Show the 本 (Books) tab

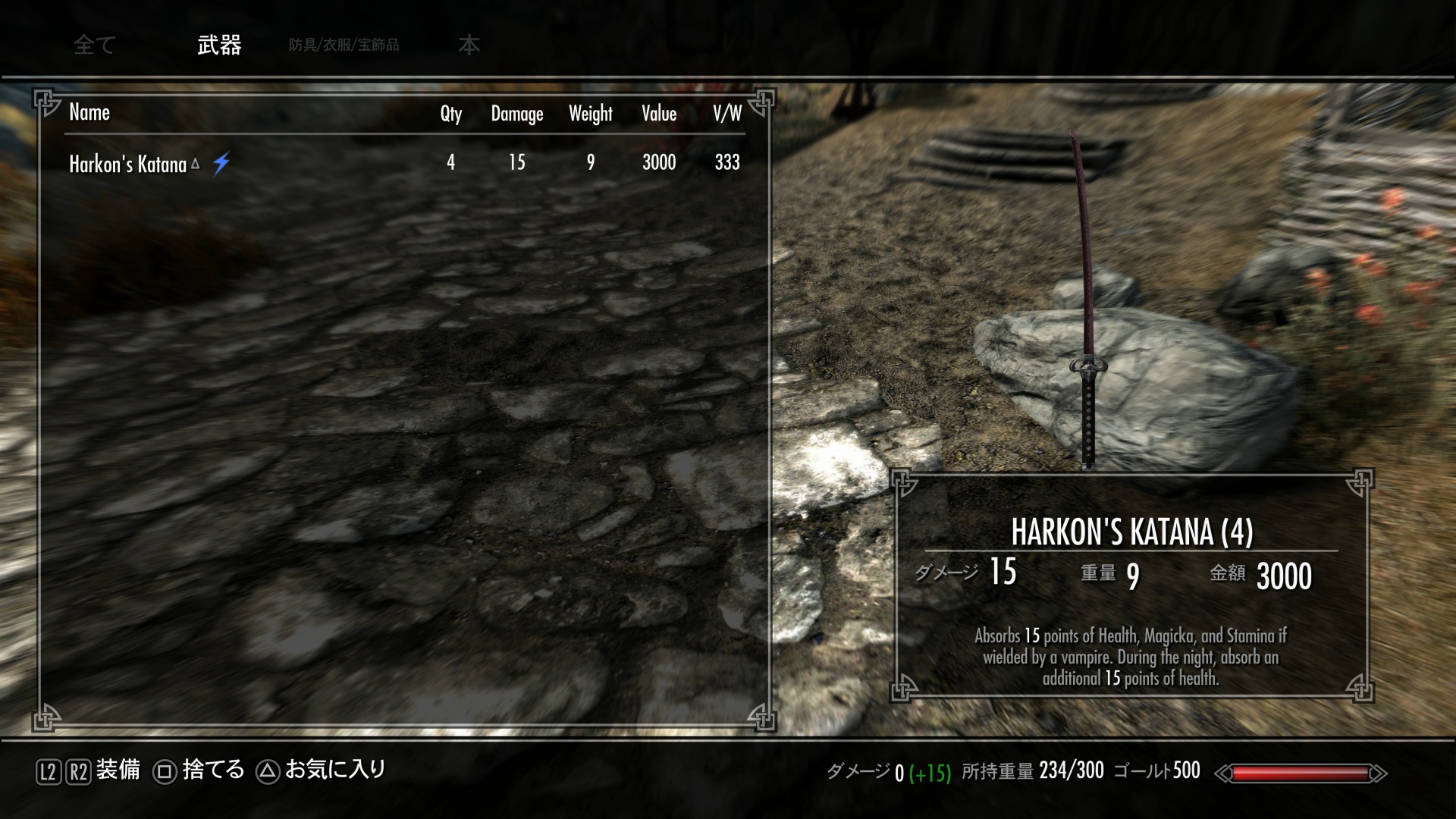point(469,45)
